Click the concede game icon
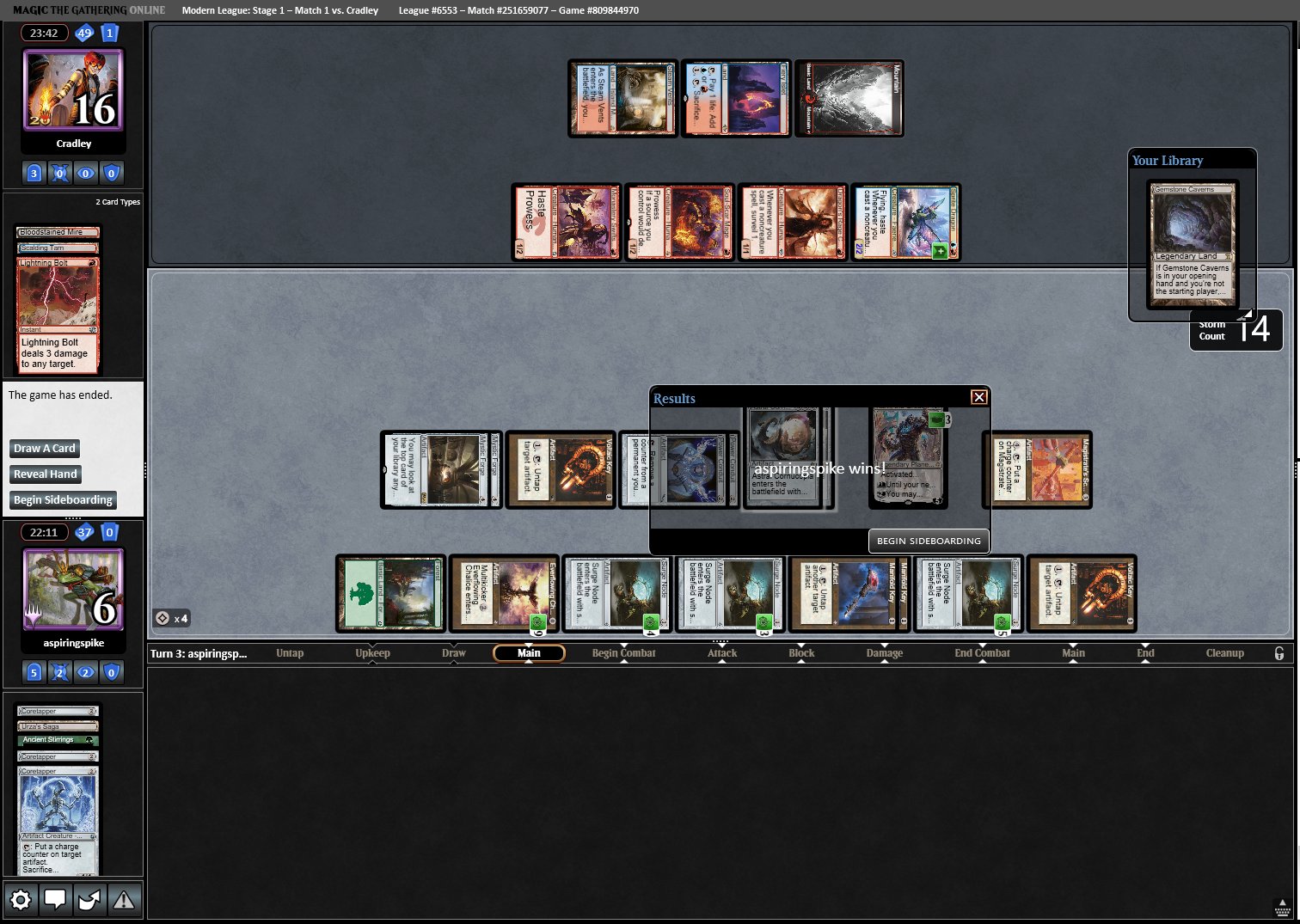This screenshot has height=924, width=1300. [x=89, y=899]
